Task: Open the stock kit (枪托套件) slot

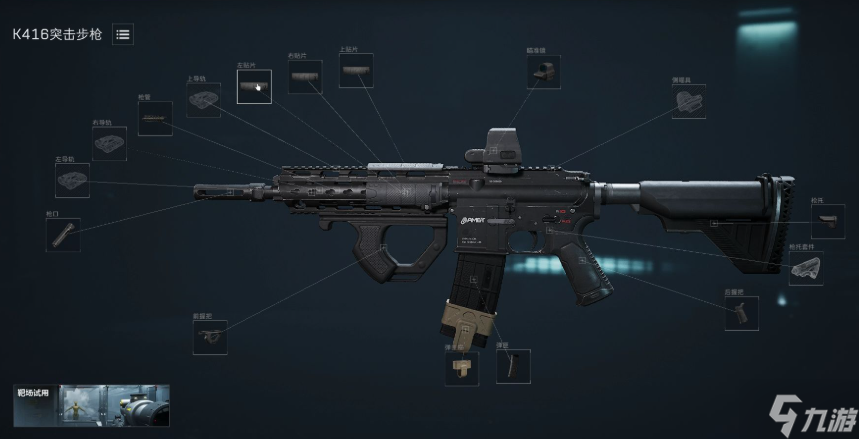Action: (806, 267)
